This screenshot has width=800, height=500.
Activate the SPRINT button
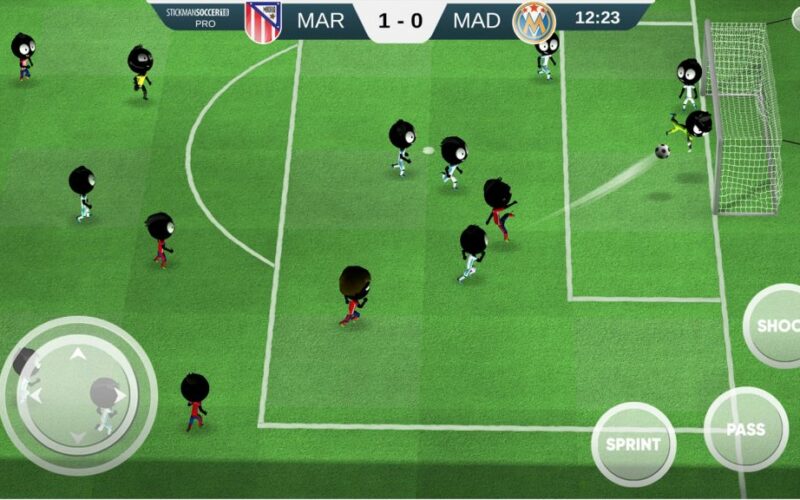point(633,444)
